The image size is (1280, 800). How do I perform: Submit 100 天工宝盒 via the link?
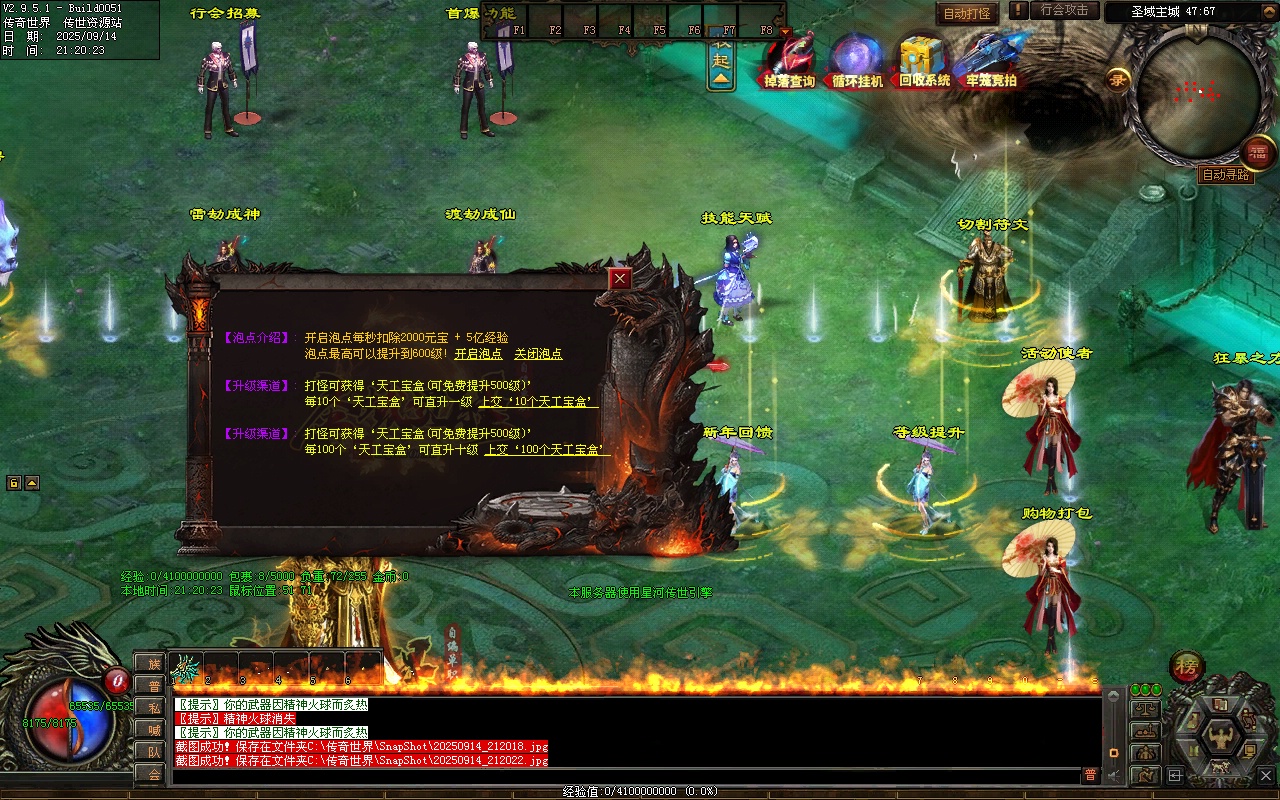coord(547,450)
